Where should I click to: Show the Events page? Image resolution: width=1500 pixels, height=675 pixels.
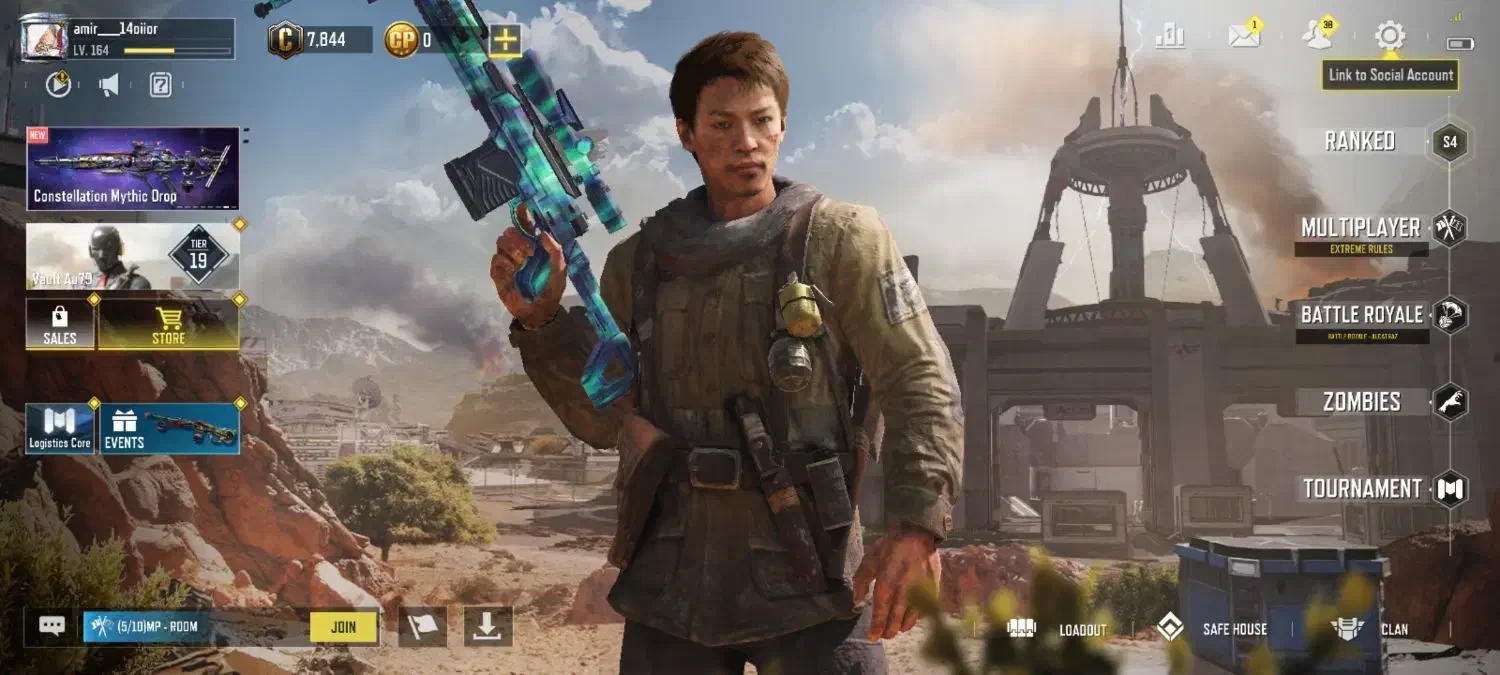[169, 429]
